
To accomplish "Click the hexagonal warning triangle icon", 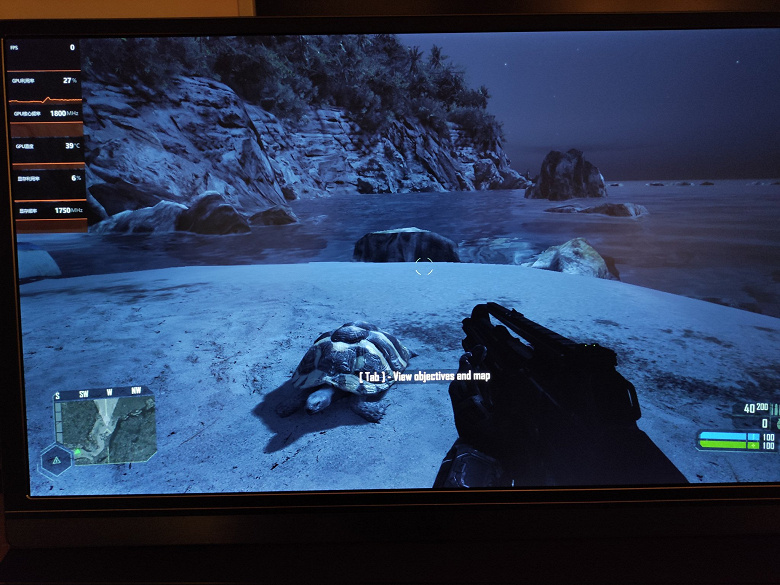I will [56, 460].
